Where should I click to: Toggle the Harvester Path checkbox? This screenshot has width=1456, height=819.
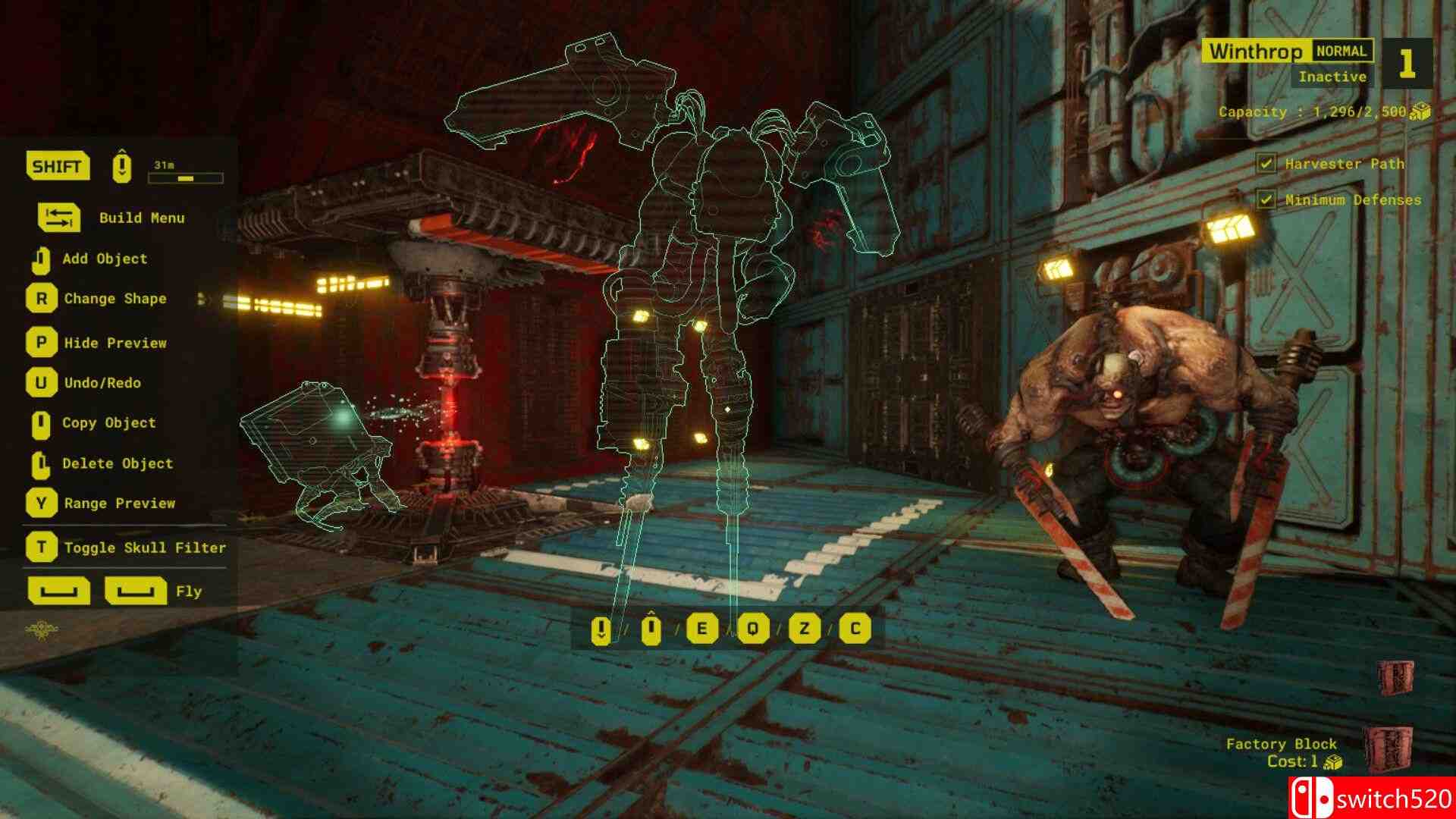click(1266, 163)
